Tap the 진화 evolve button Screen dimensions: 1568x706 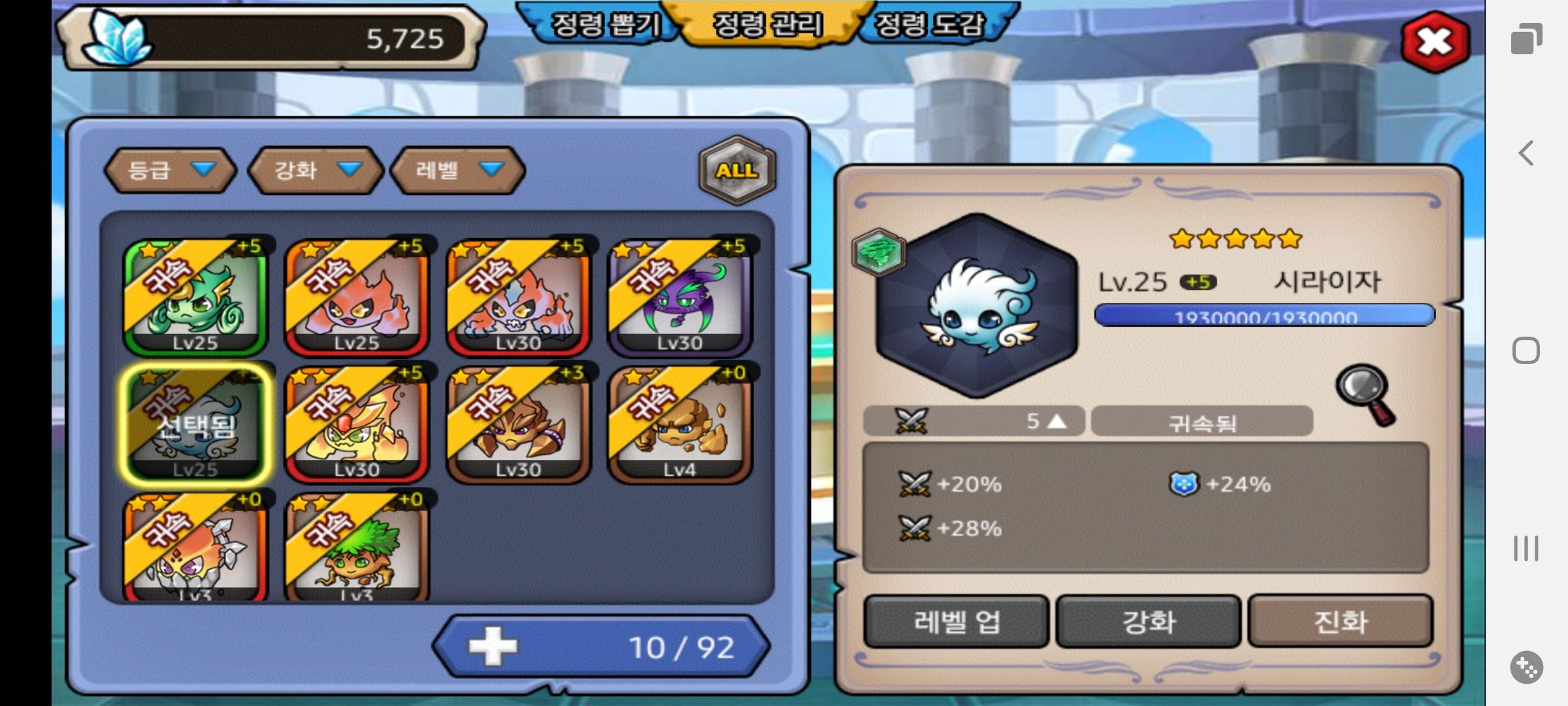(1340, 621)
